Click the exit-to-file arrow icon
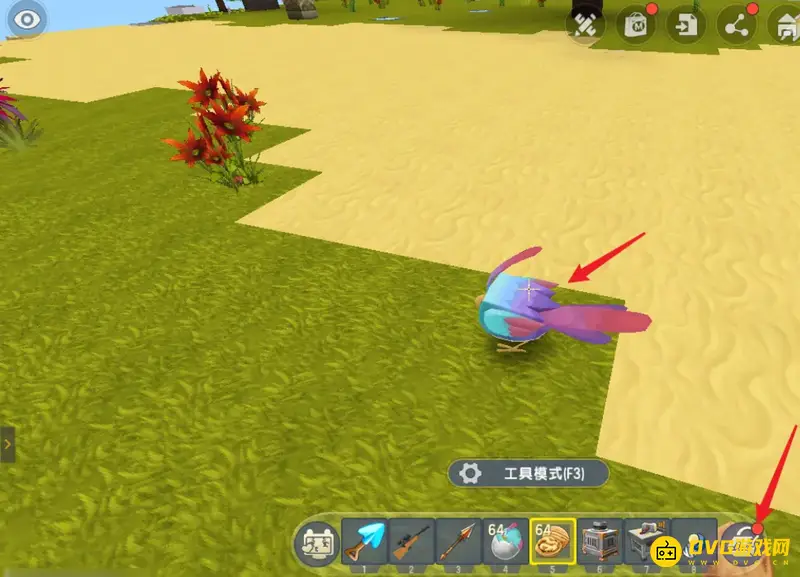The height and width of the screenshot is (577, 800). point(687,26)
